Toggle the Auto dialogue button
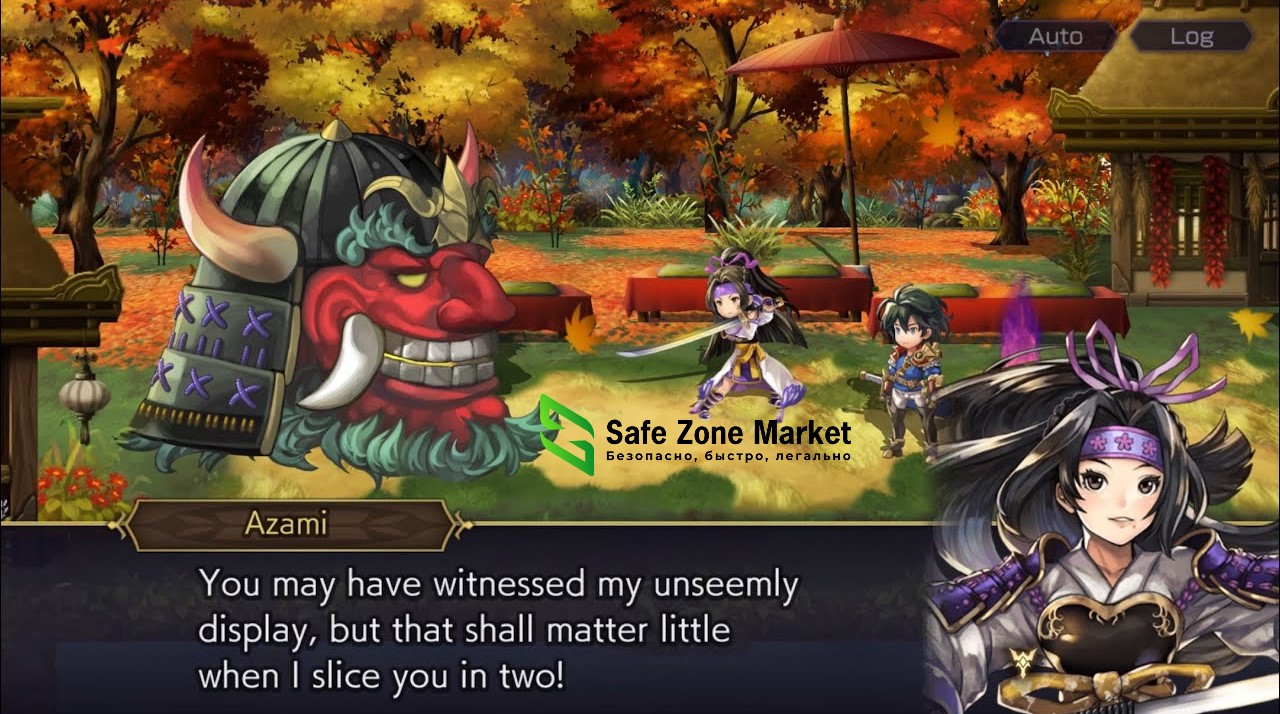 tap(1055, 37)
